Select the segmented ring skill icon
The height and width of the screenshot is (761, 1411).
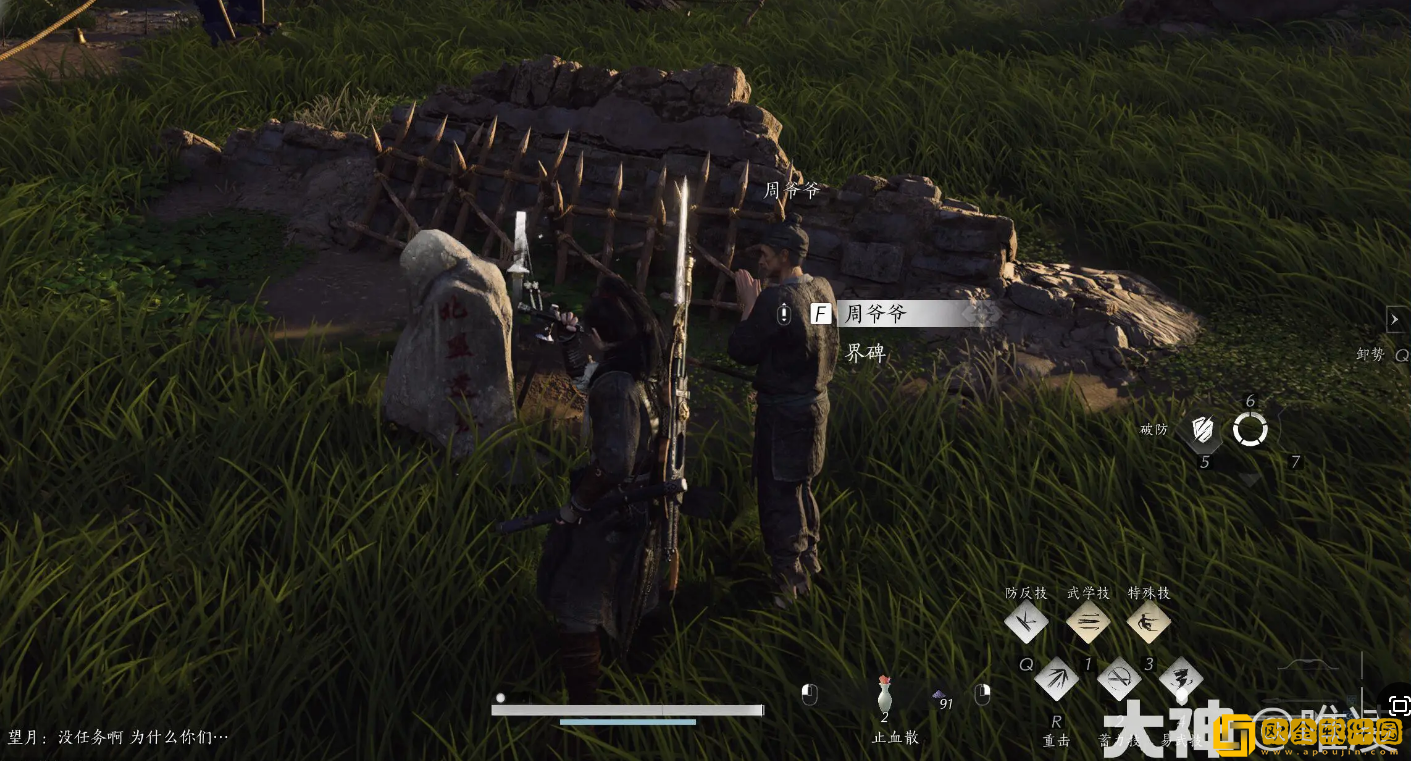(x=1250, y=430)
